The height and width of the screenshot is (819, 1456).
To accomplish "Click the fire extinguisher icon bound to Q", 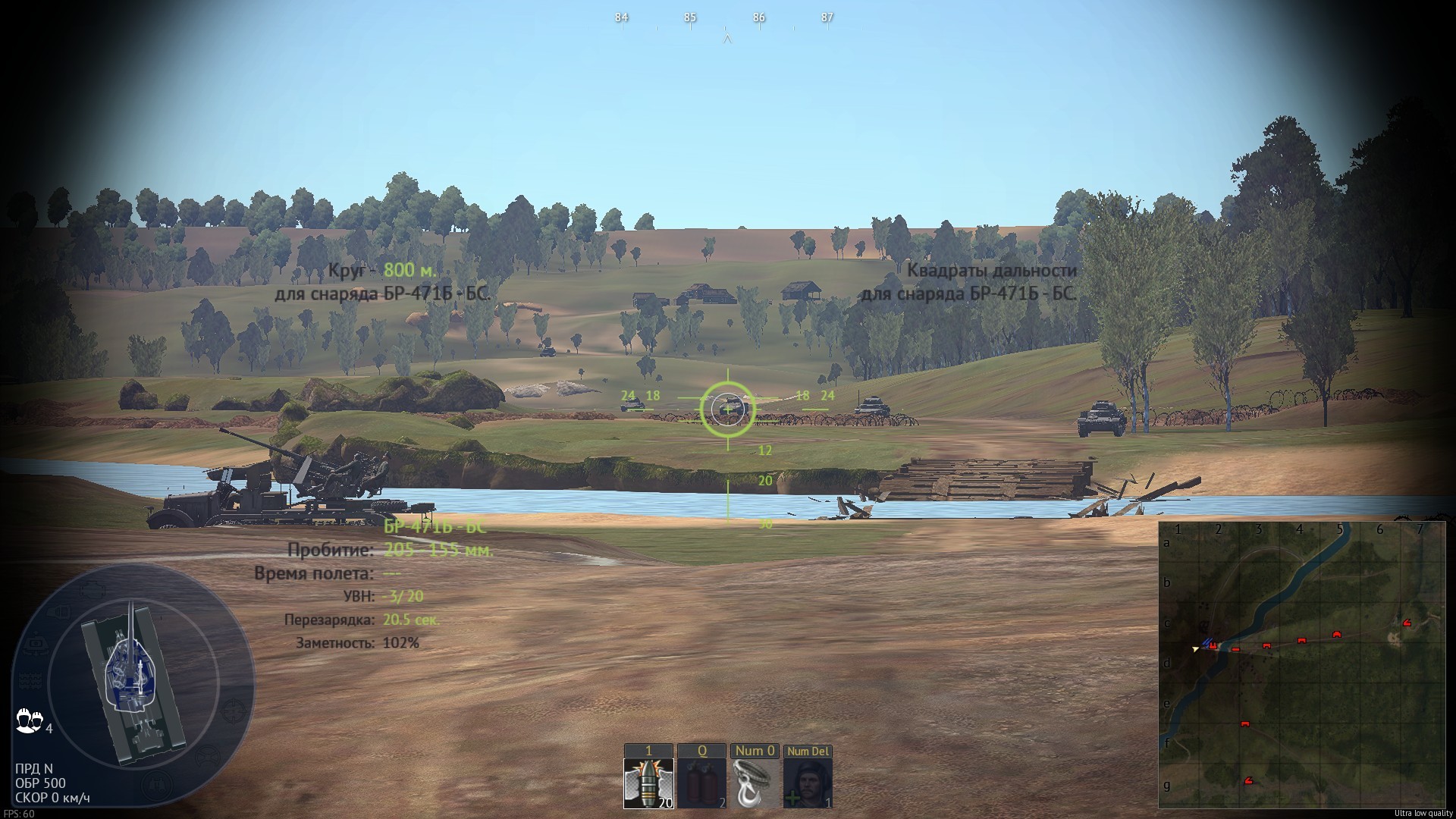I will click(702, 783).
